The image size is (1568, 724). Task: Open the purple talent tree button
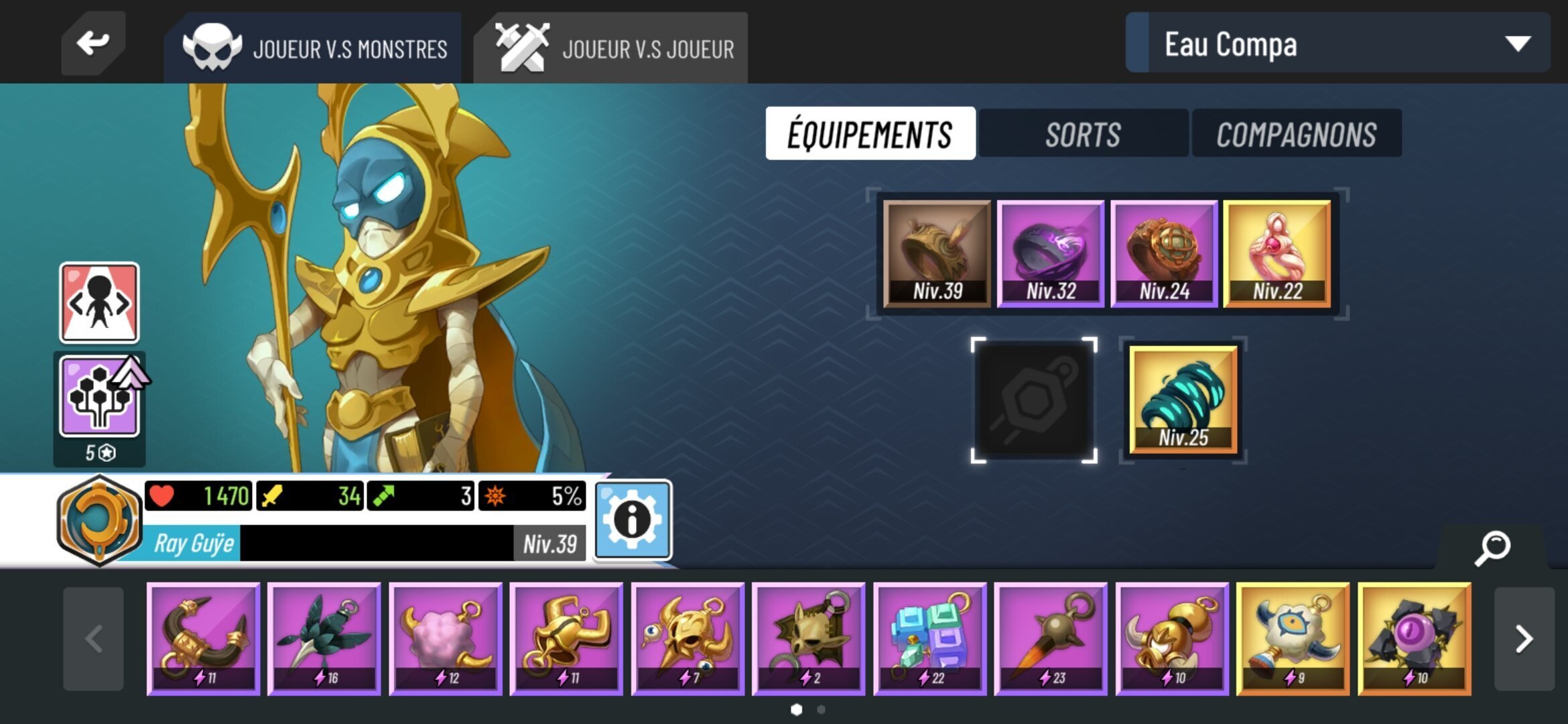click(x=99, y=397)
